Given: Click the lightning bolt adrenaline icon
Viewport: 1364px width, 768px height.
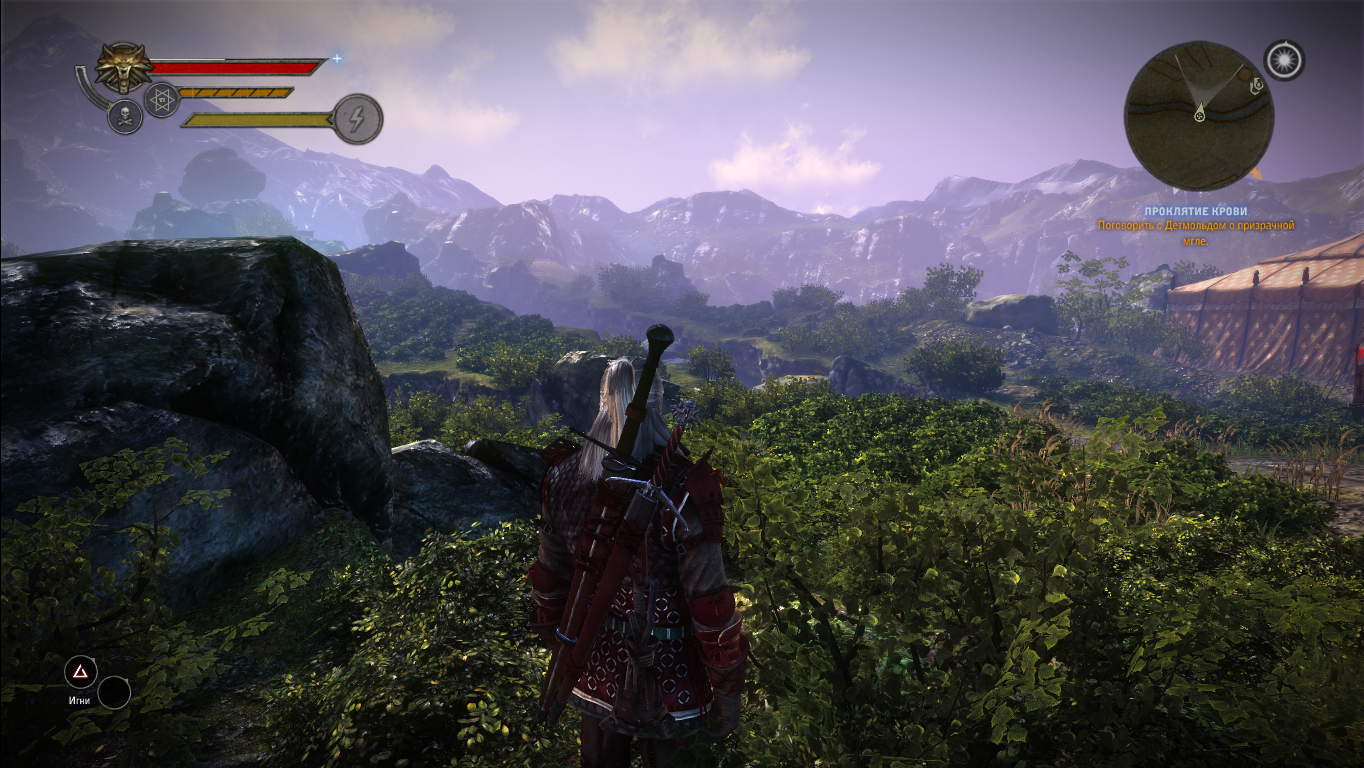Looking at the screenshot, I should pos(357,119).
